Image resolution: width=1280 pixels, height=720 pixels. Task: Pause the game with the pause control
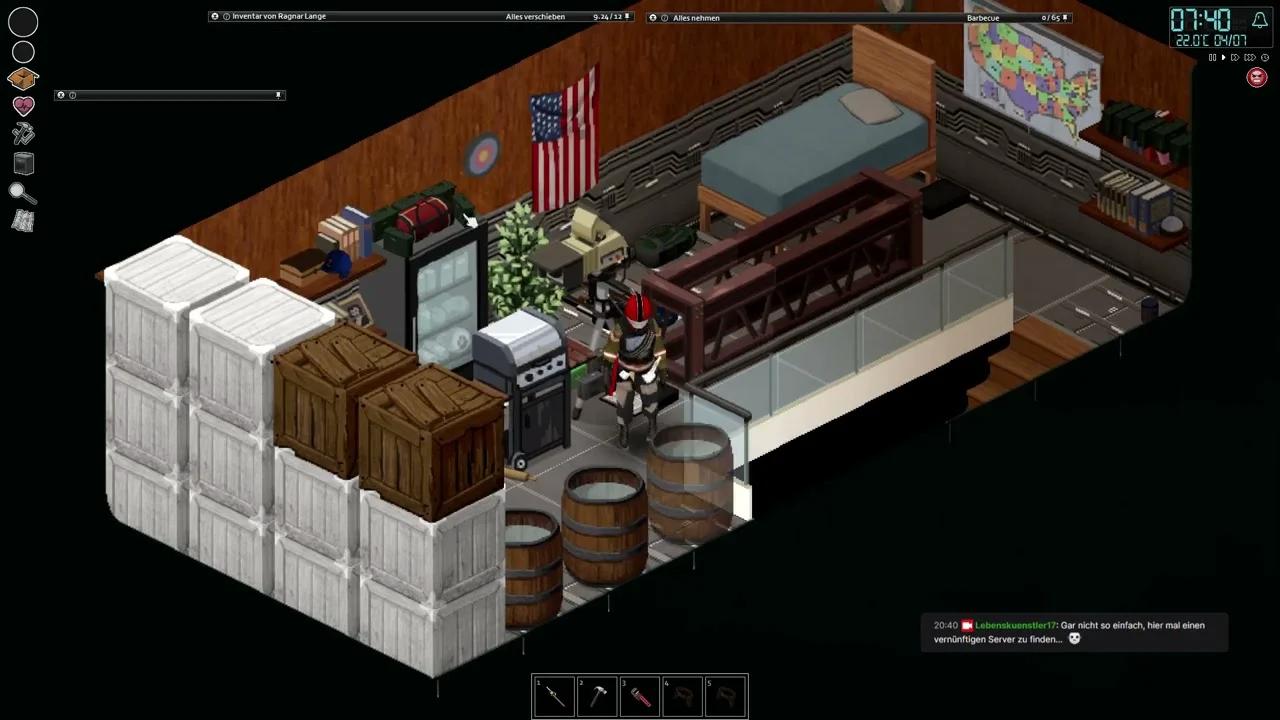pos(1212,57)
